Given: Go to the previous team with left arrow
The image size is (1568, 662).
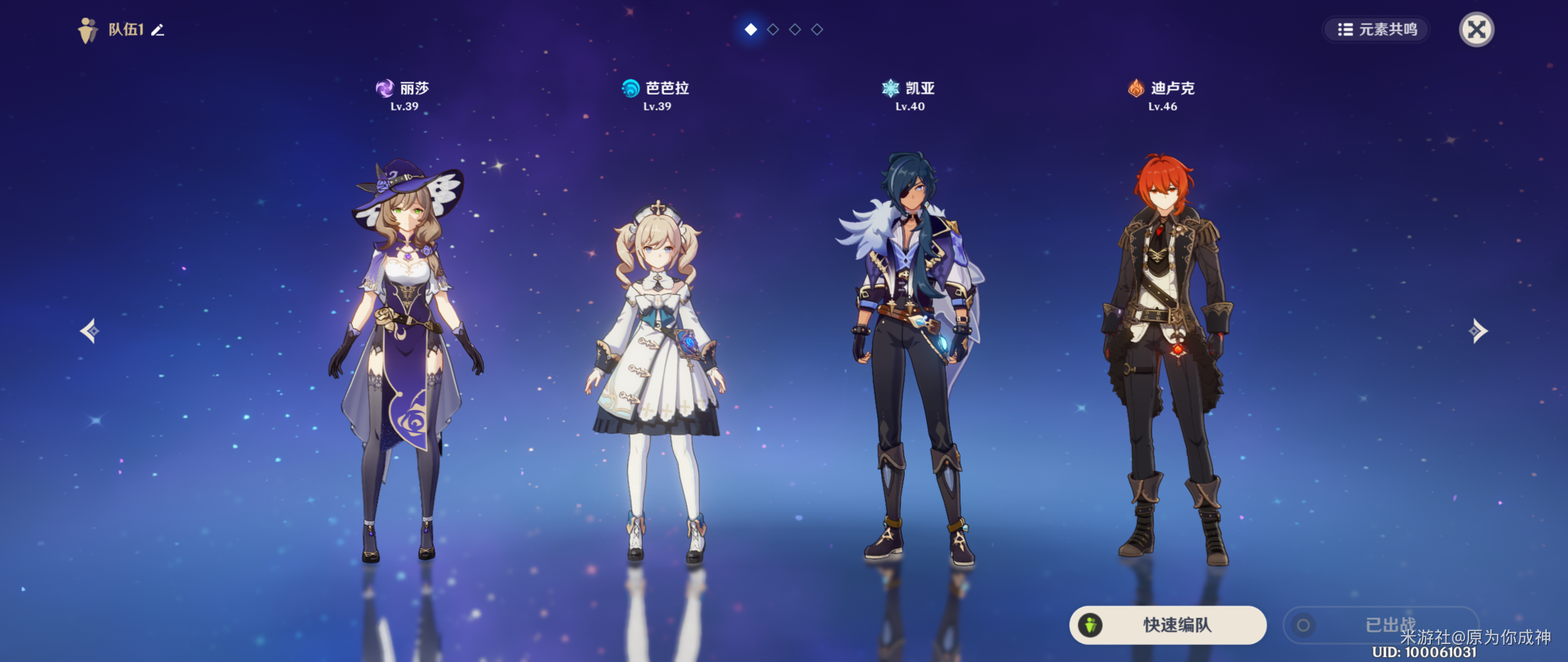Looking at the screenshot, I should (x=90, y=331).
